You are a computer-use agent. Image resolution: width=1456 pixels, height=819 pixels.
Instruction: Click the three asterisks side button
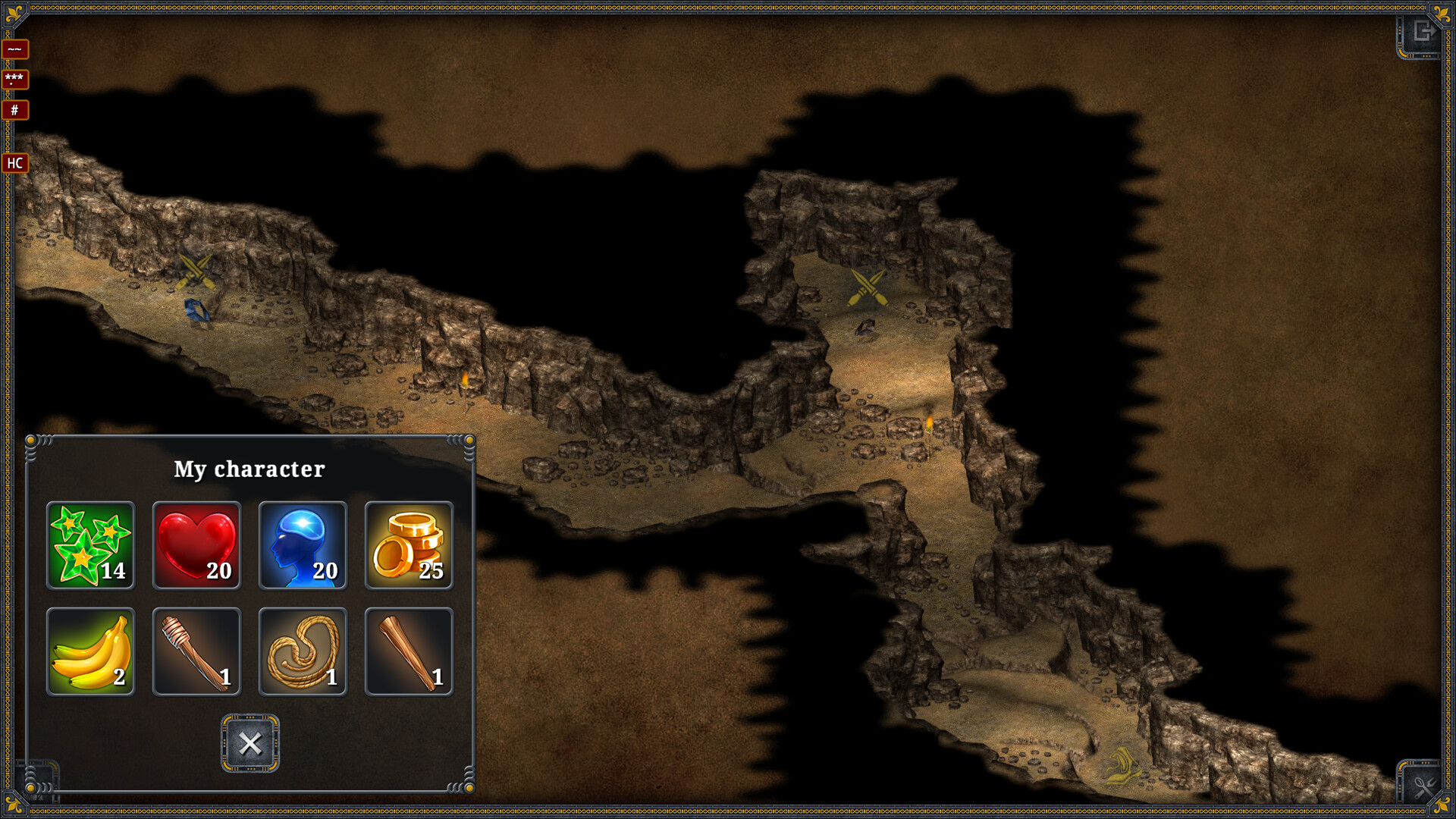[15, 79]
